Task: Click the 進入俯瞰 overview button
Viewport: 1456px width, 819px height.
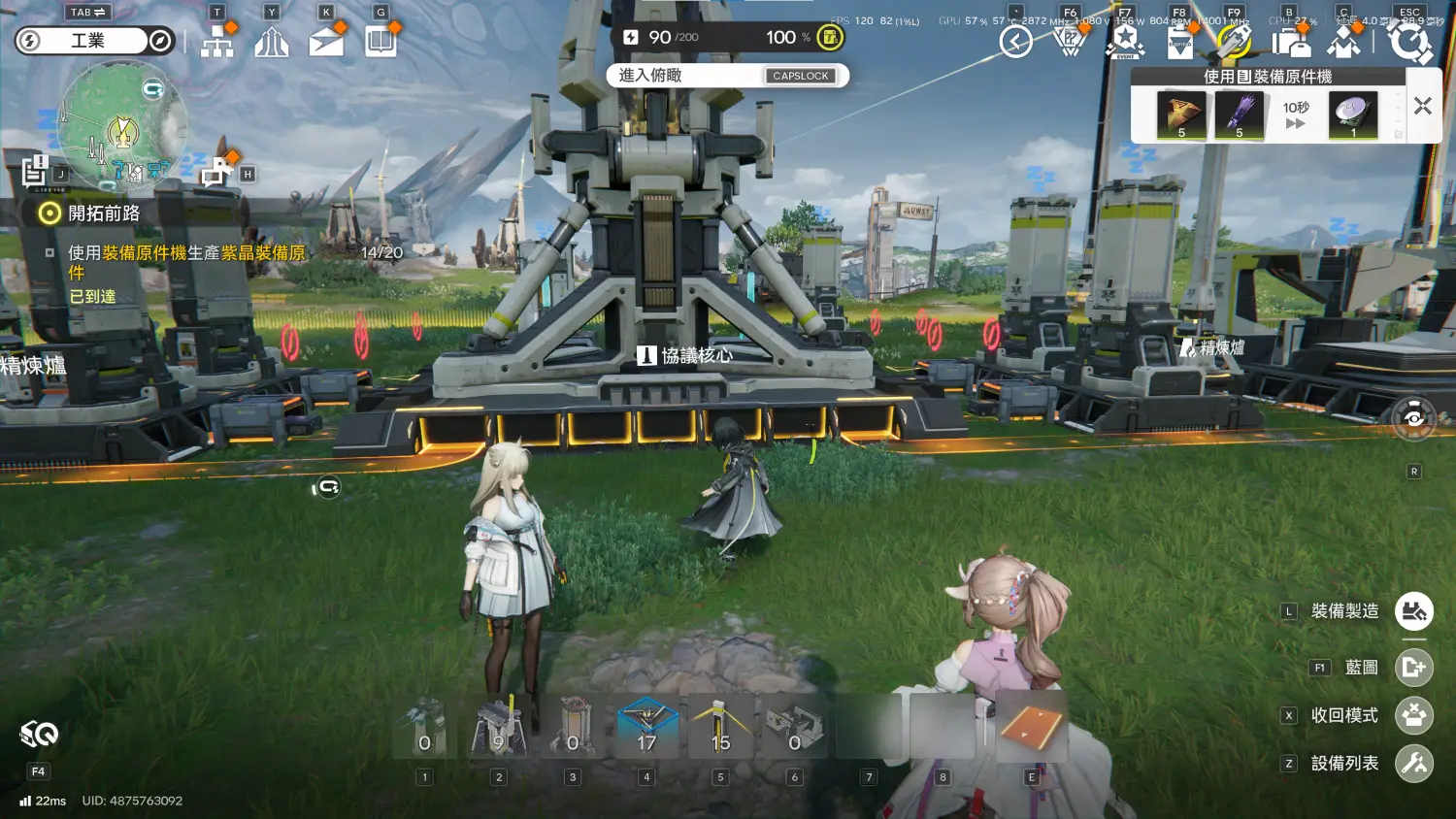Action: [x=727, y=76]
